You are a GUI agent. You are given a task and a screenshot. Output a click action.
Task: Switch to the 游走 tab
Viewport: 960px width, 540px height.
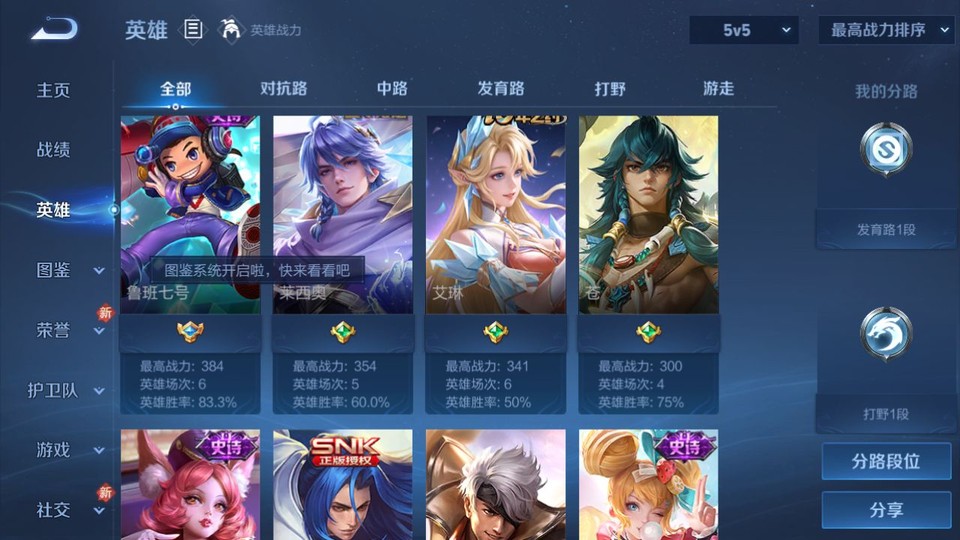pyautogui.click(x=718, y=89)
